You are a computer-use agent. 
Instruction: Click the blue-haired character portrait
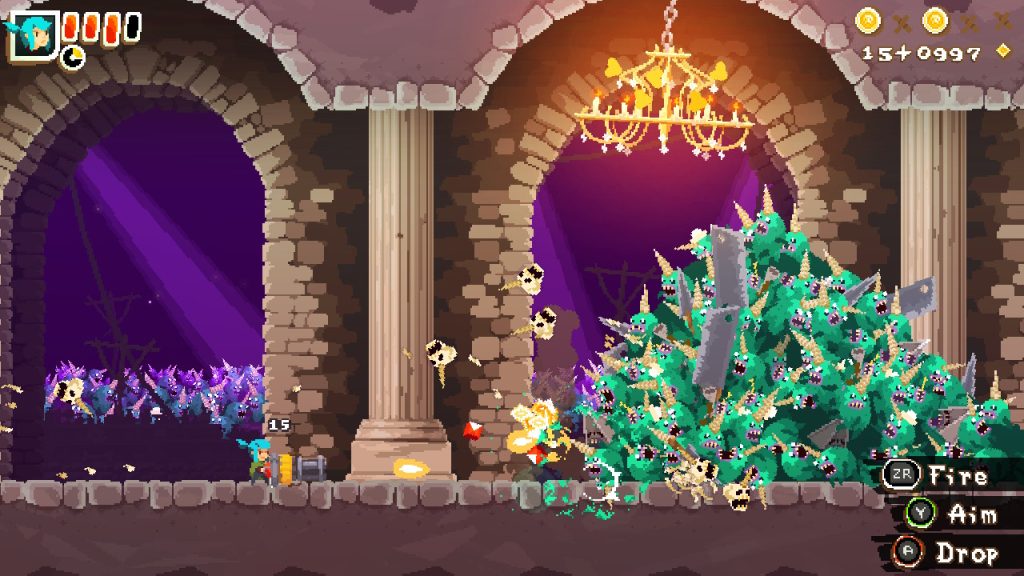pos(33,34)
